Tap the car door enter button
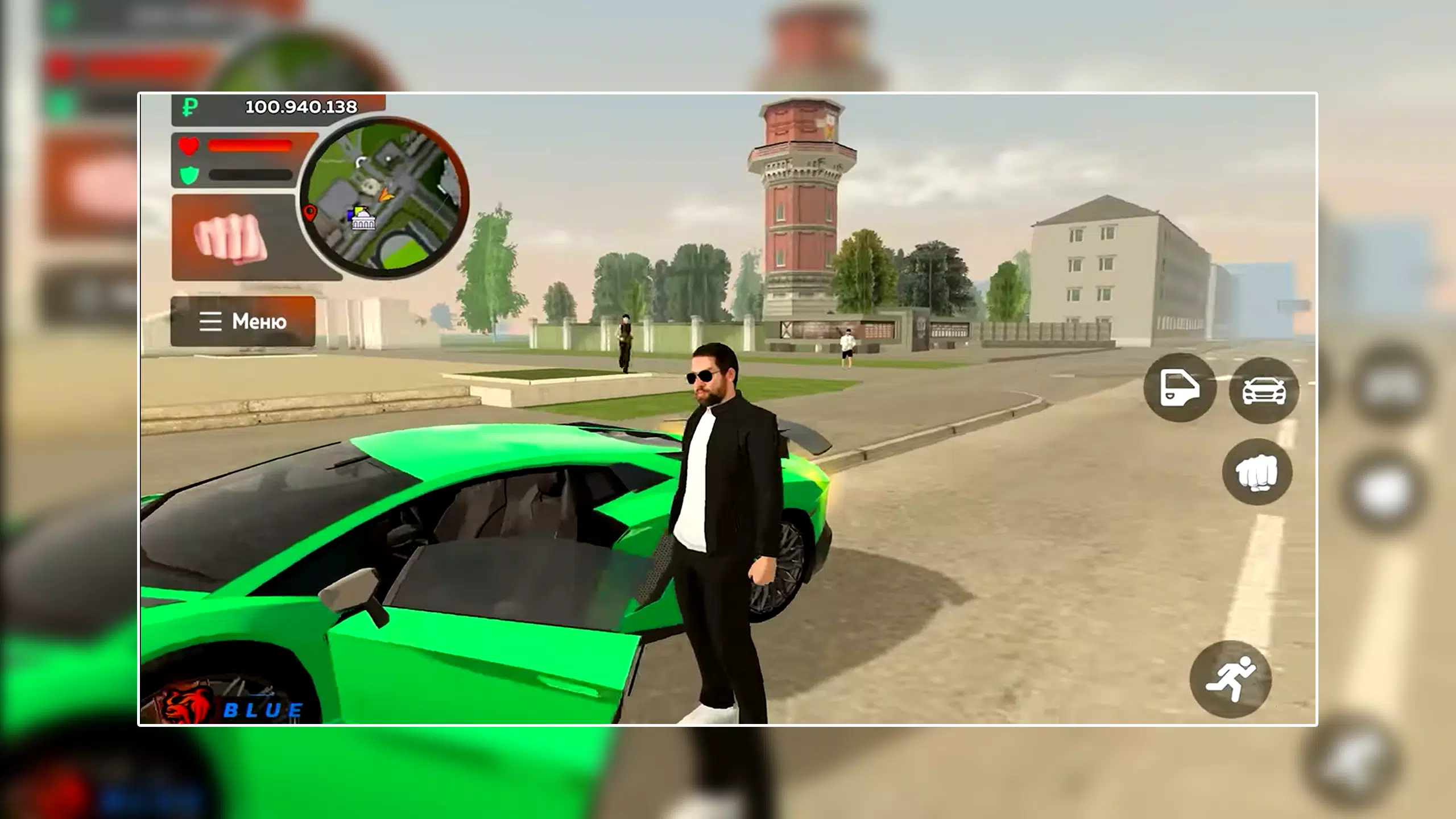 coord(1180,388)
